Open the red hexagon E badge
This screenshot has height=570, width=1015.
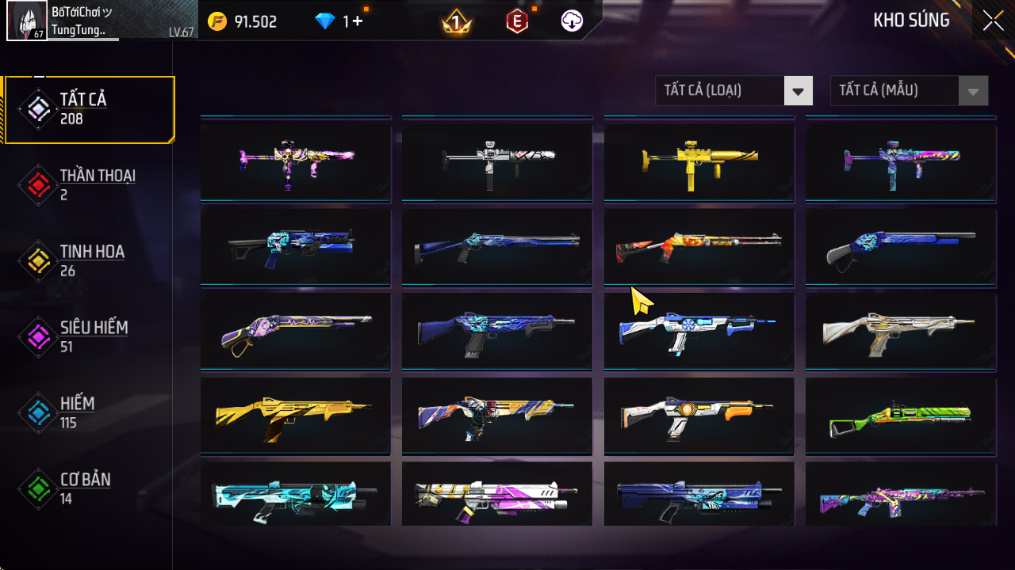point(516,21)
